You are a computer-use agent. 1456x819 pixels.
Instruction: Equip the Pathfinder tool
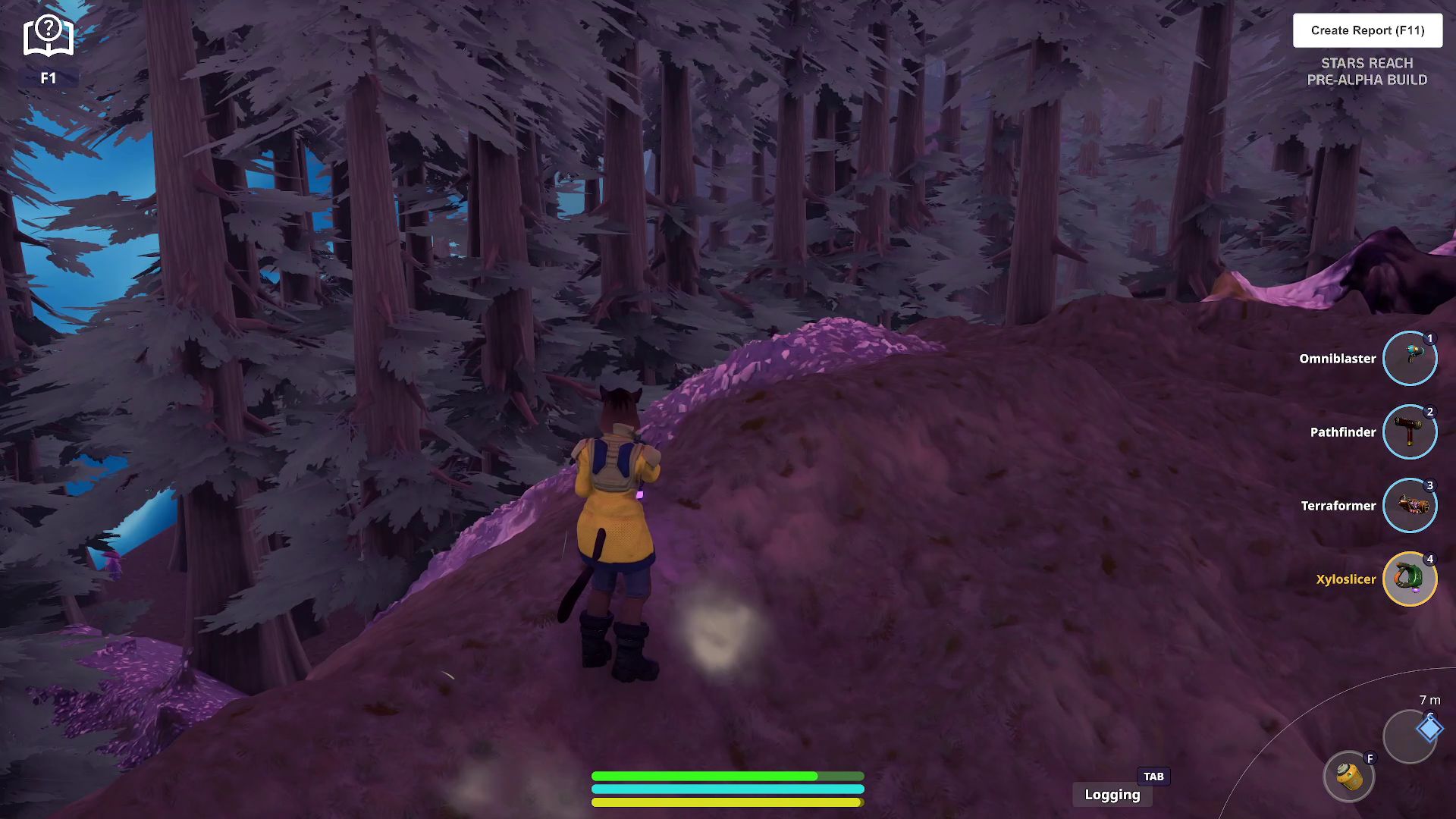coord(1409,431)
